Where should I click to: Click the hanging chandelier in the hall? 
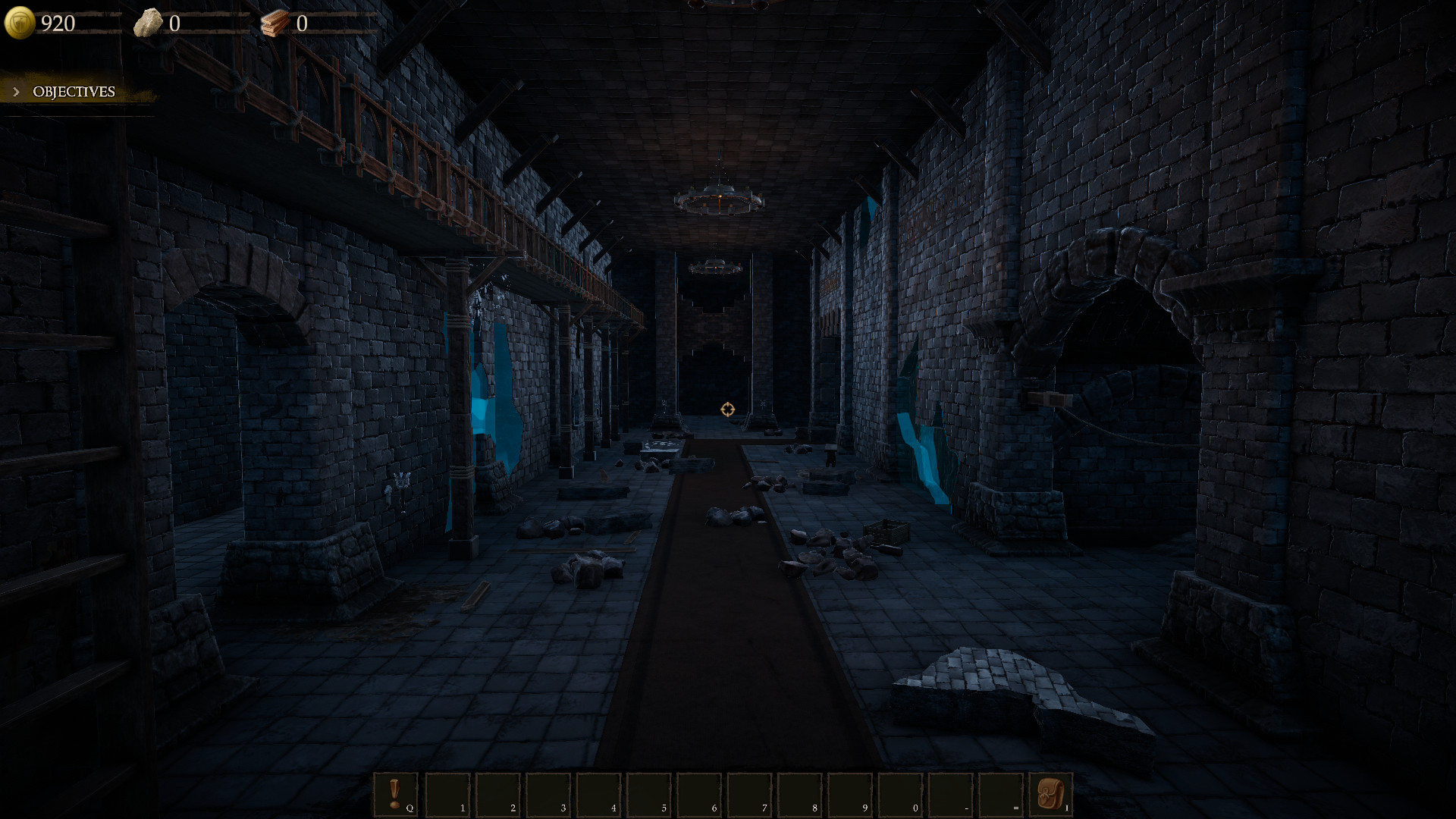pyautogui.click(x=718, y=197)
